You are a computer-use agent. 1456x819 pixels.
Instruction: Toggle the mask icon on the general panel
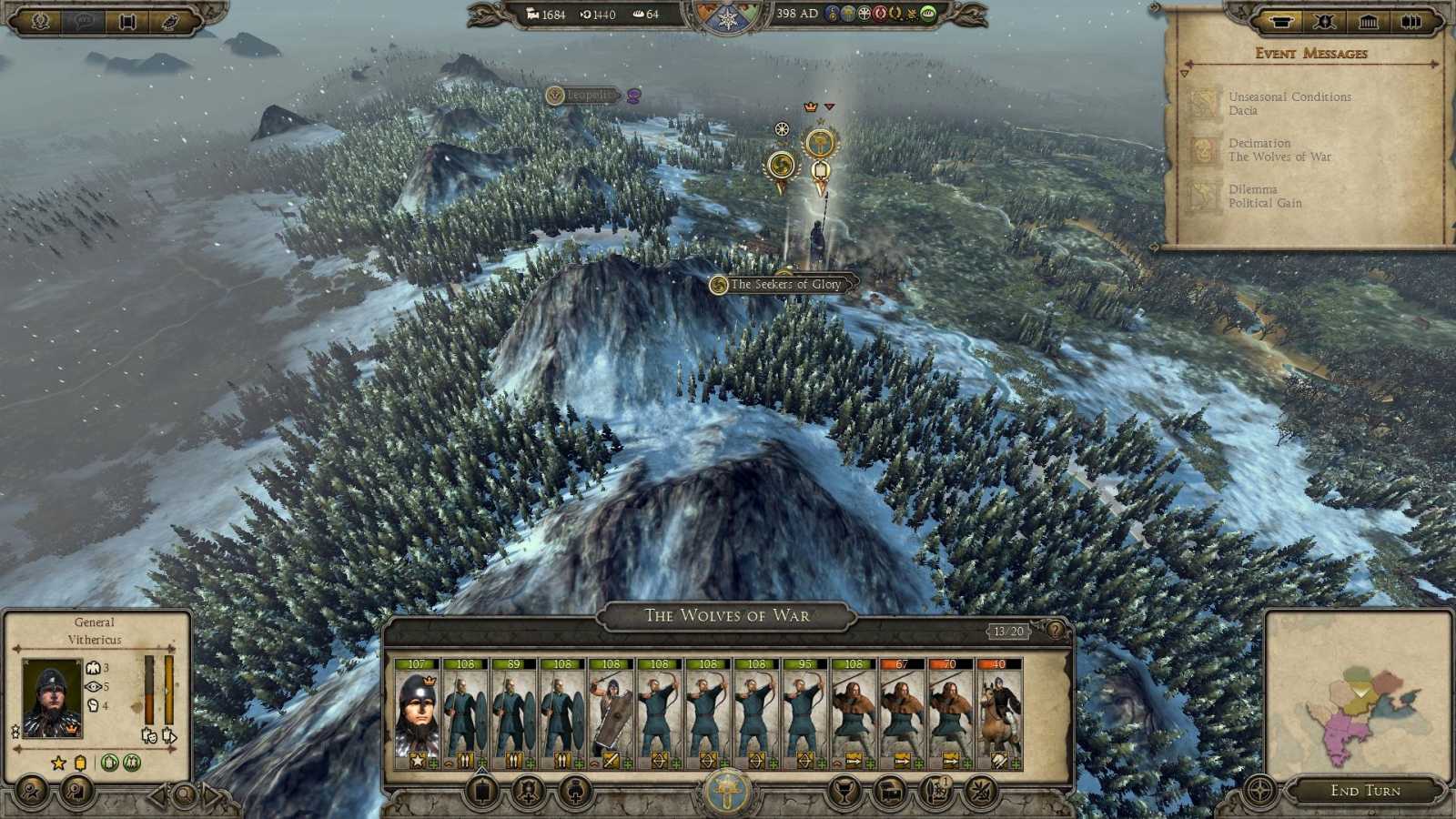[149, 736]
